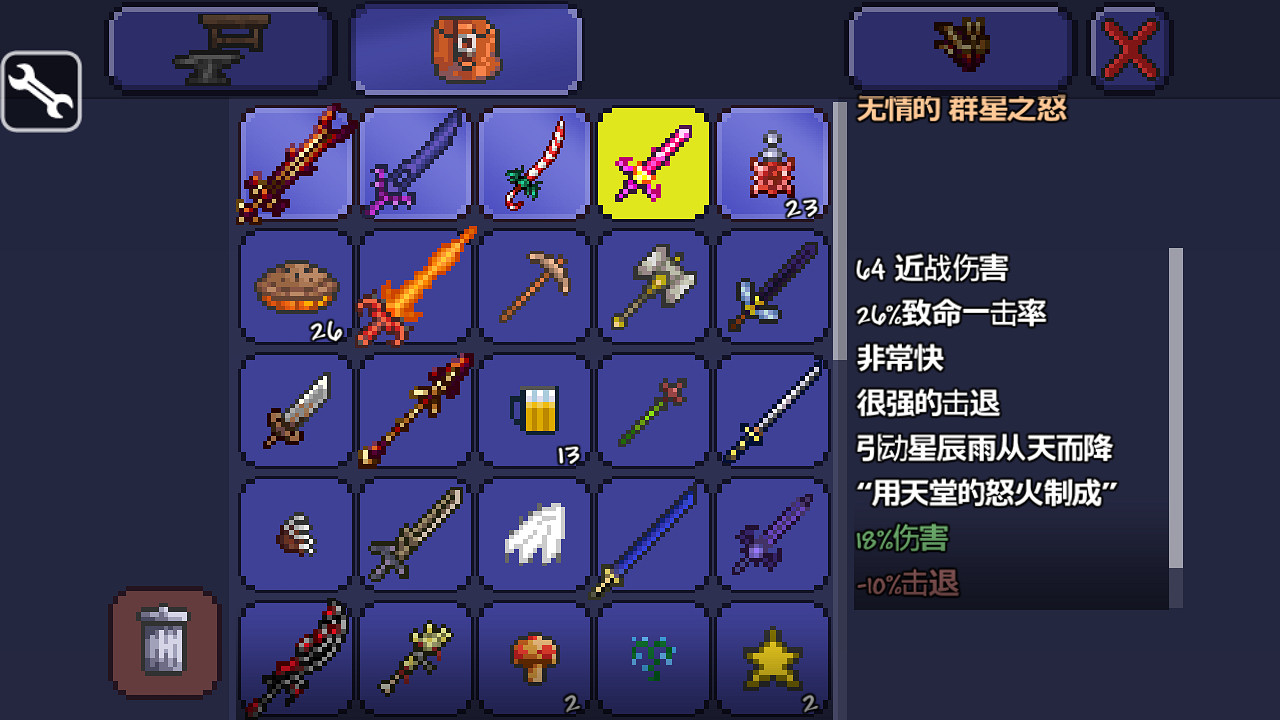Select the silver hamaxe
1280x720 pixels.
[654, 287]
